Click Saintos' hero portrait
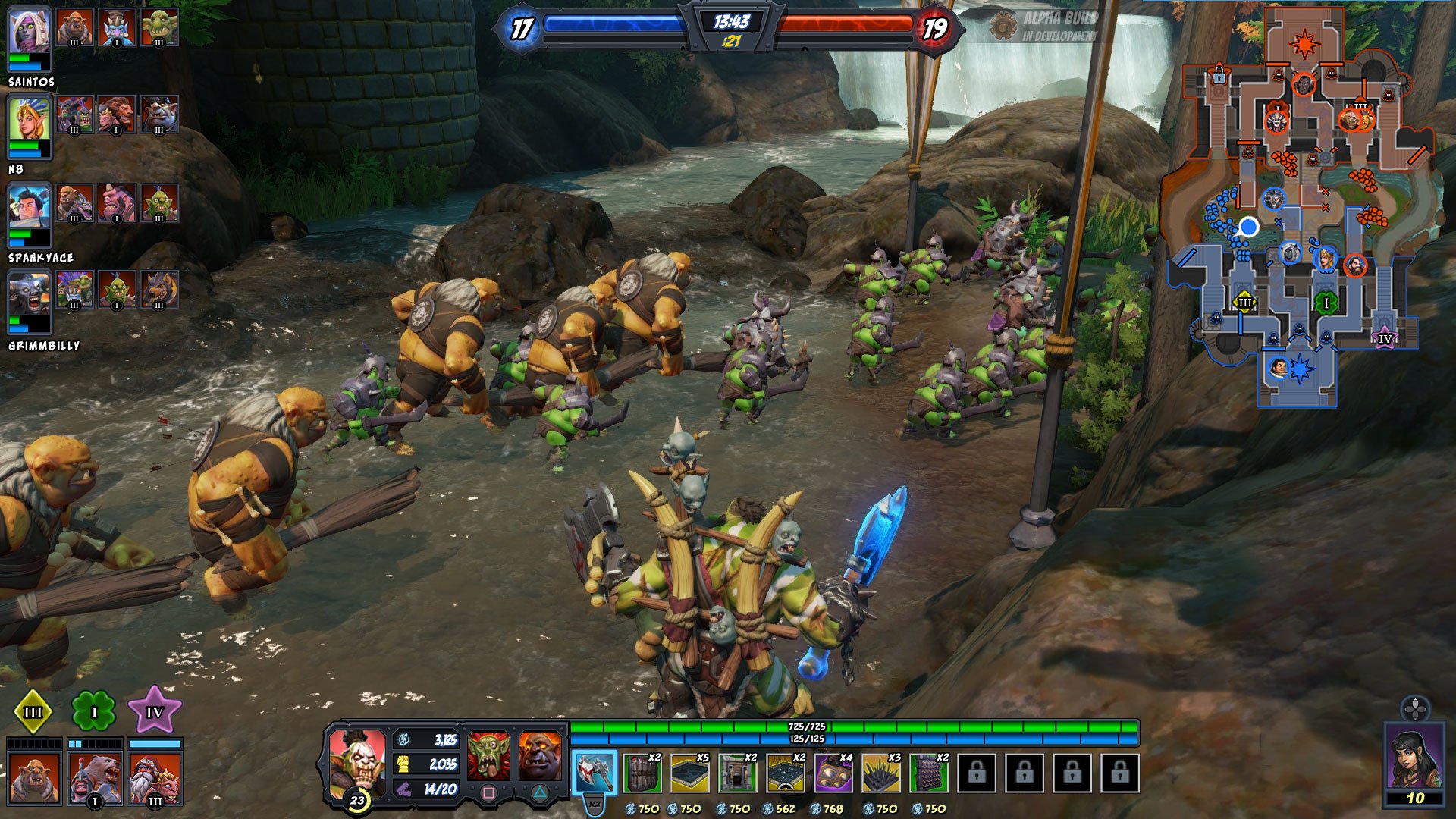 point(29,34)
